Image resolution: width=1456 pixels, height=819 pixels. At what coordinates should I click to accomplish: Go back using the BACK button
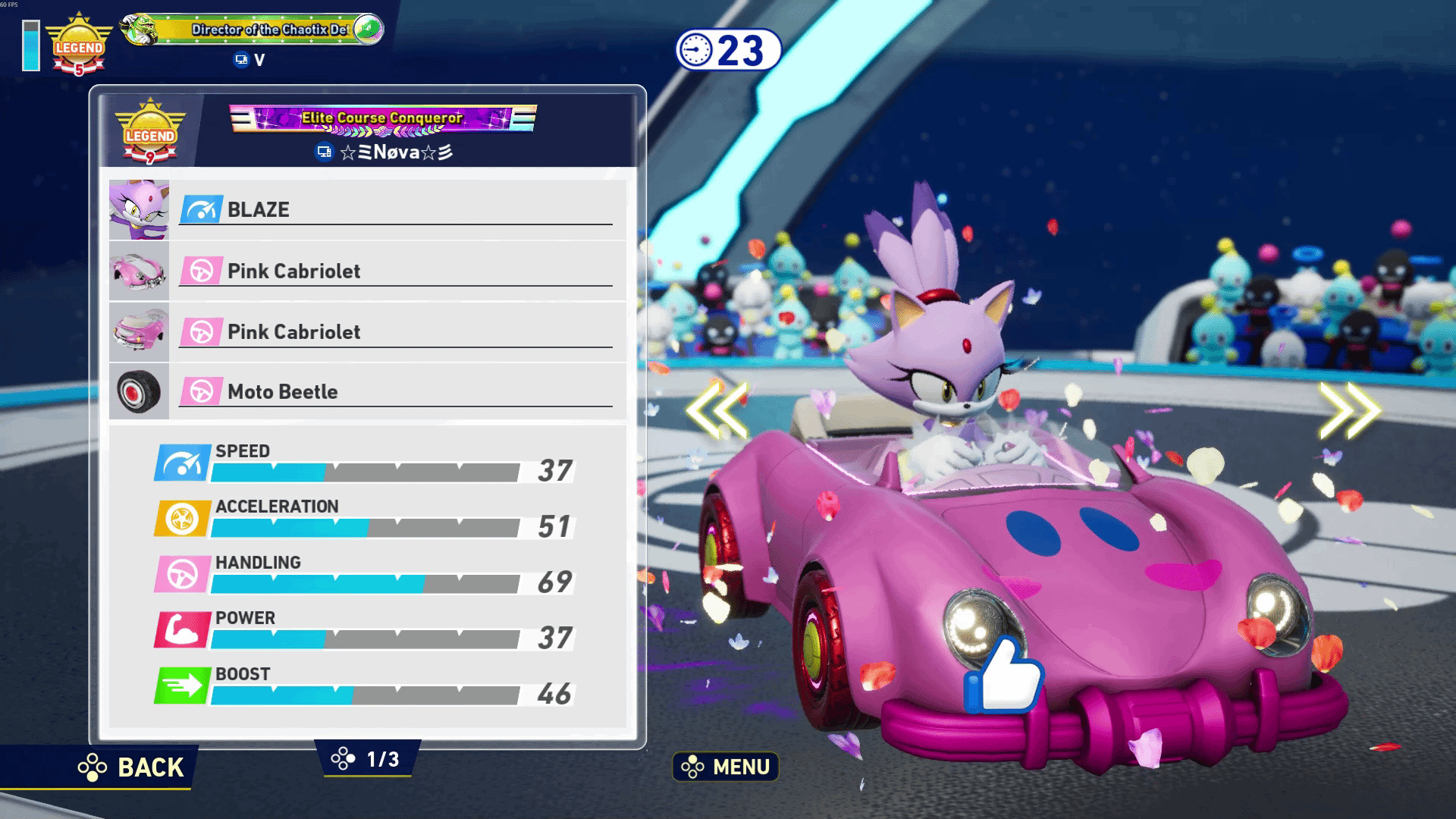133,767
